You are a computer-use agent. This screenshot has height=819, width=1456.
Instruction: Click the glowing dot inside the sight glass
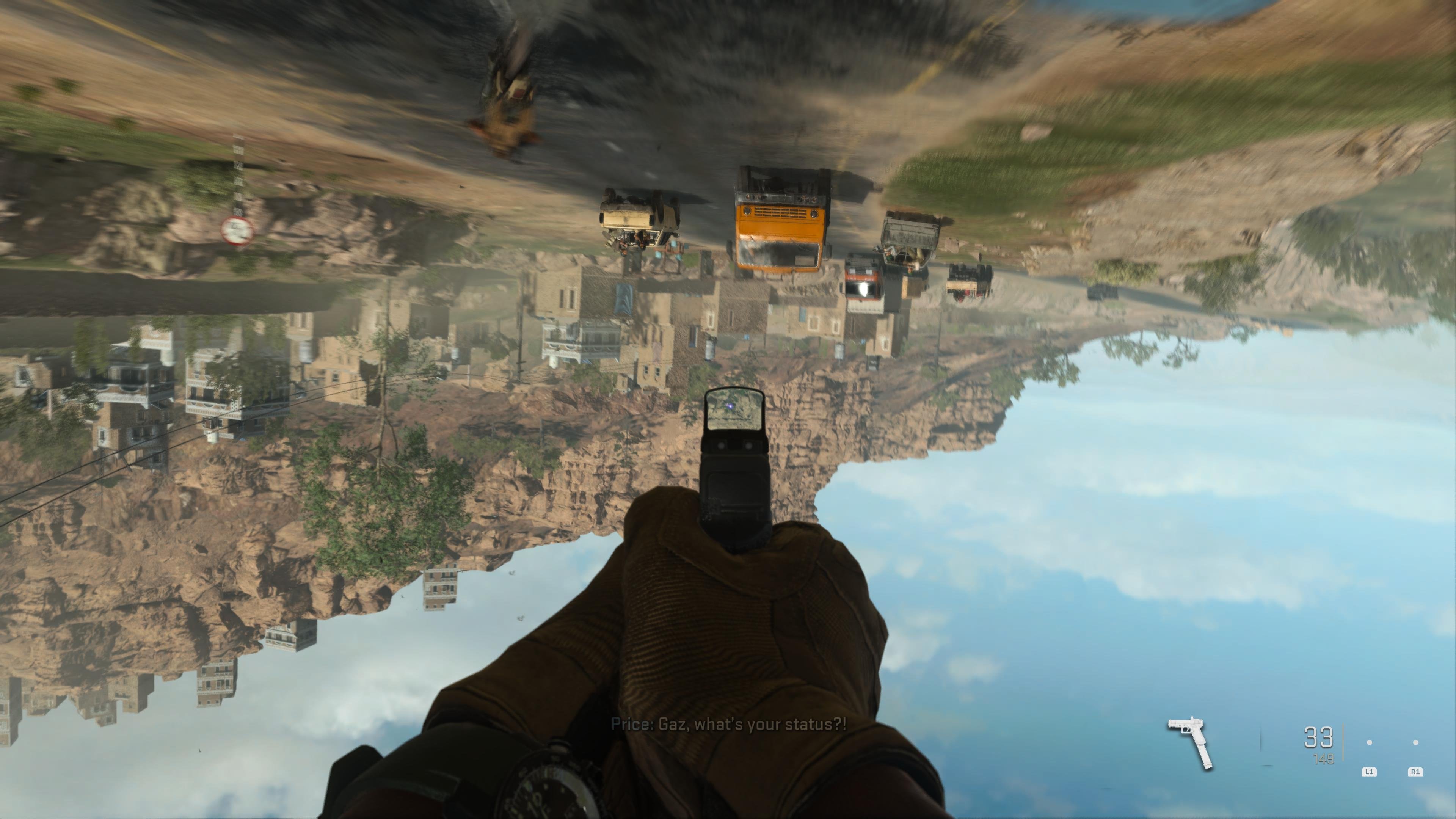pos(730,406)
